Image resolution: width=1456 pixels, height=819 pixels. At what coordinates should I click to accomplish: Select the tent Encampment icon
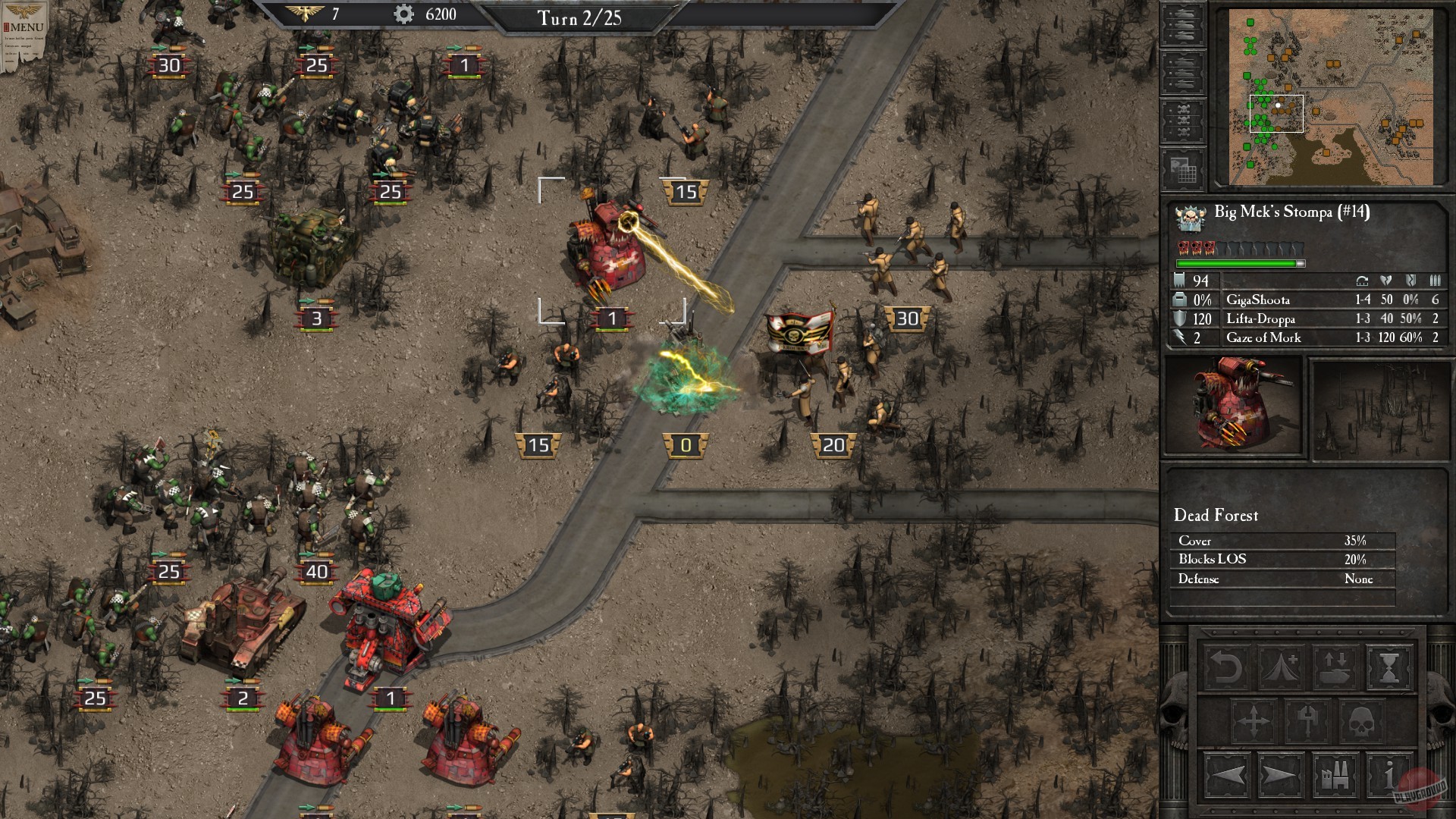tap(1280, 667)
